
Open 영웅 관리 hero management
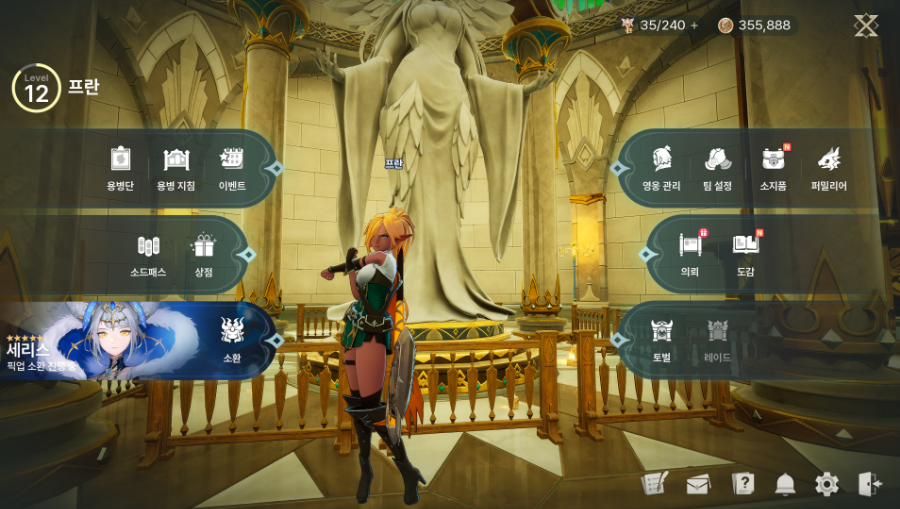point(662,167)
